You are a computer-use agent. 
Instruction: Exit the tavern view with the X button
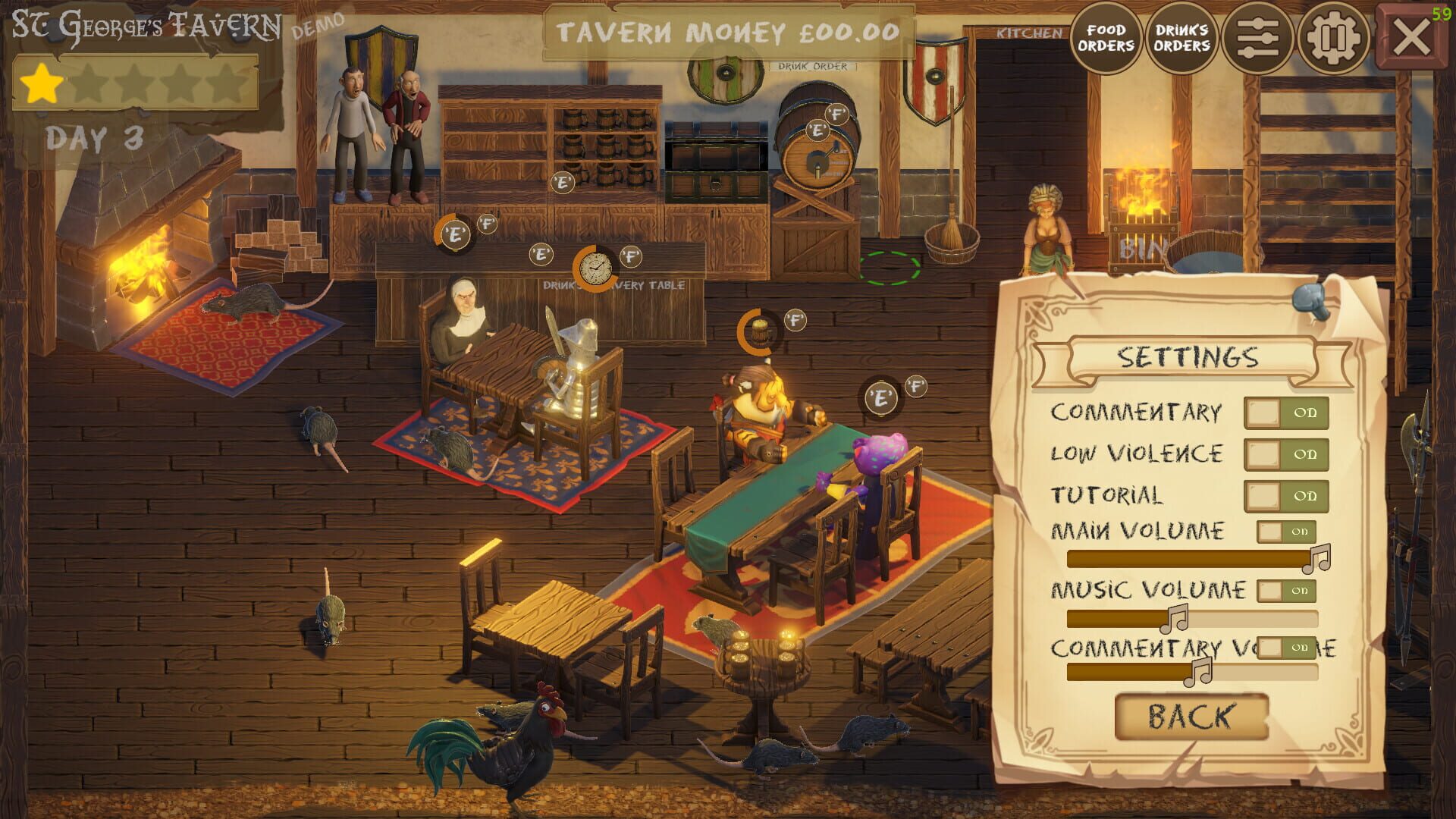click(x=1411, y=35)
